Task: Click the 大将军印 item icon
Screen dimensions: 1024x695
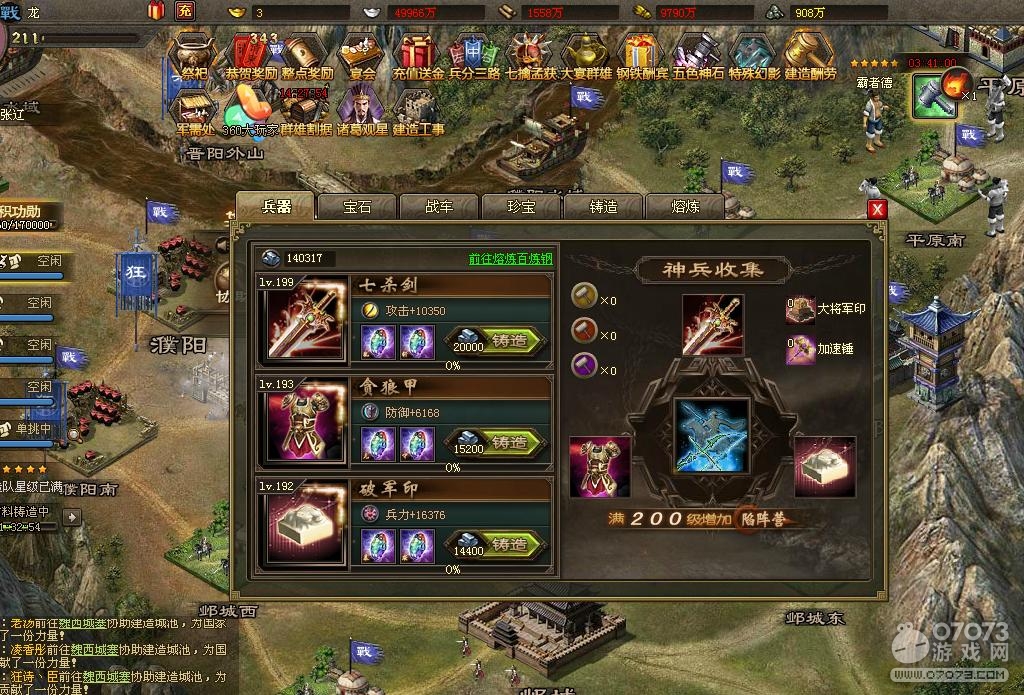Action: pyautogui.click(x=799, y=311)
